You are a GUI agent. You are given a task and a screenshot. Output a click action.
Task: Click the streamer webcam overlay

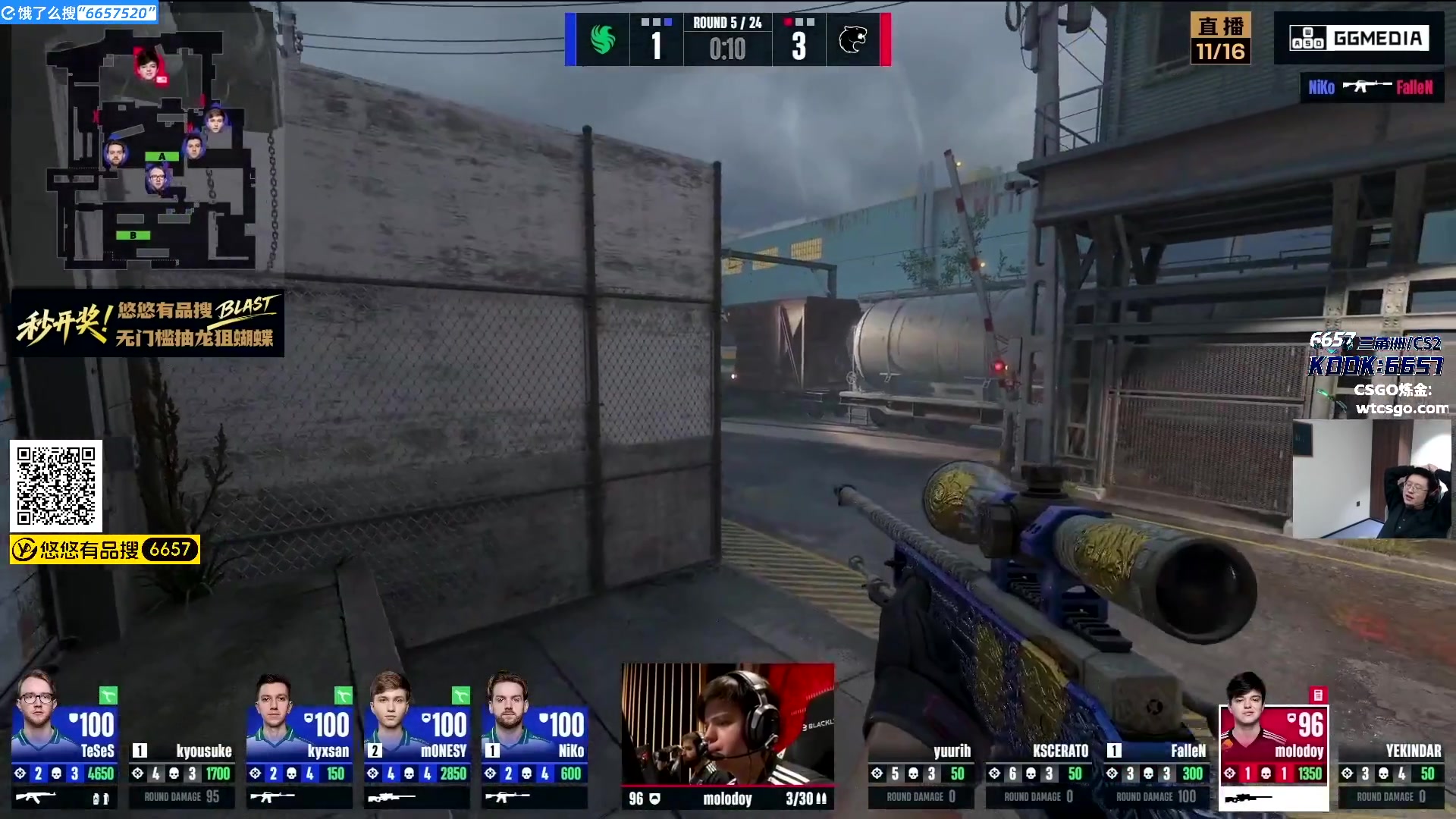click(1373, 479)
